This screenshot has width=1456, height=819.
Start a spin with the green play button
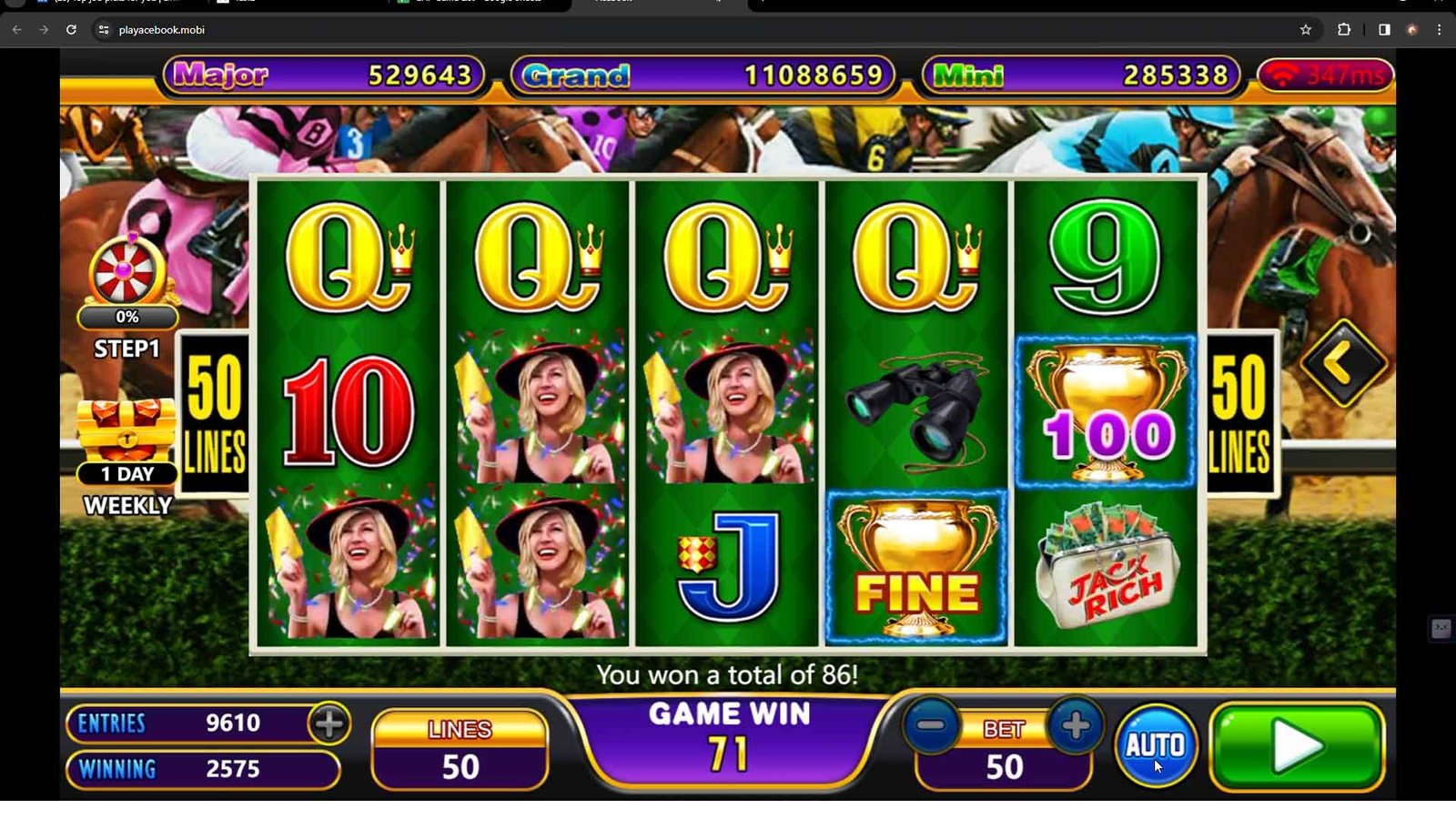(x=1297, y=746)
